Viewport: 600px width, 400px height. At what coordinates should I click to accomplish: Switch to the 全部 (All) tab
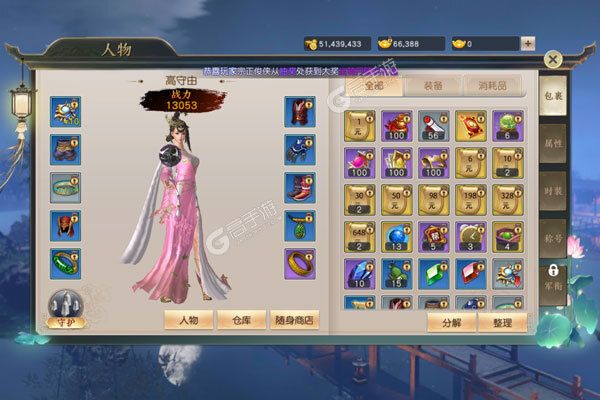click(375, 87)
